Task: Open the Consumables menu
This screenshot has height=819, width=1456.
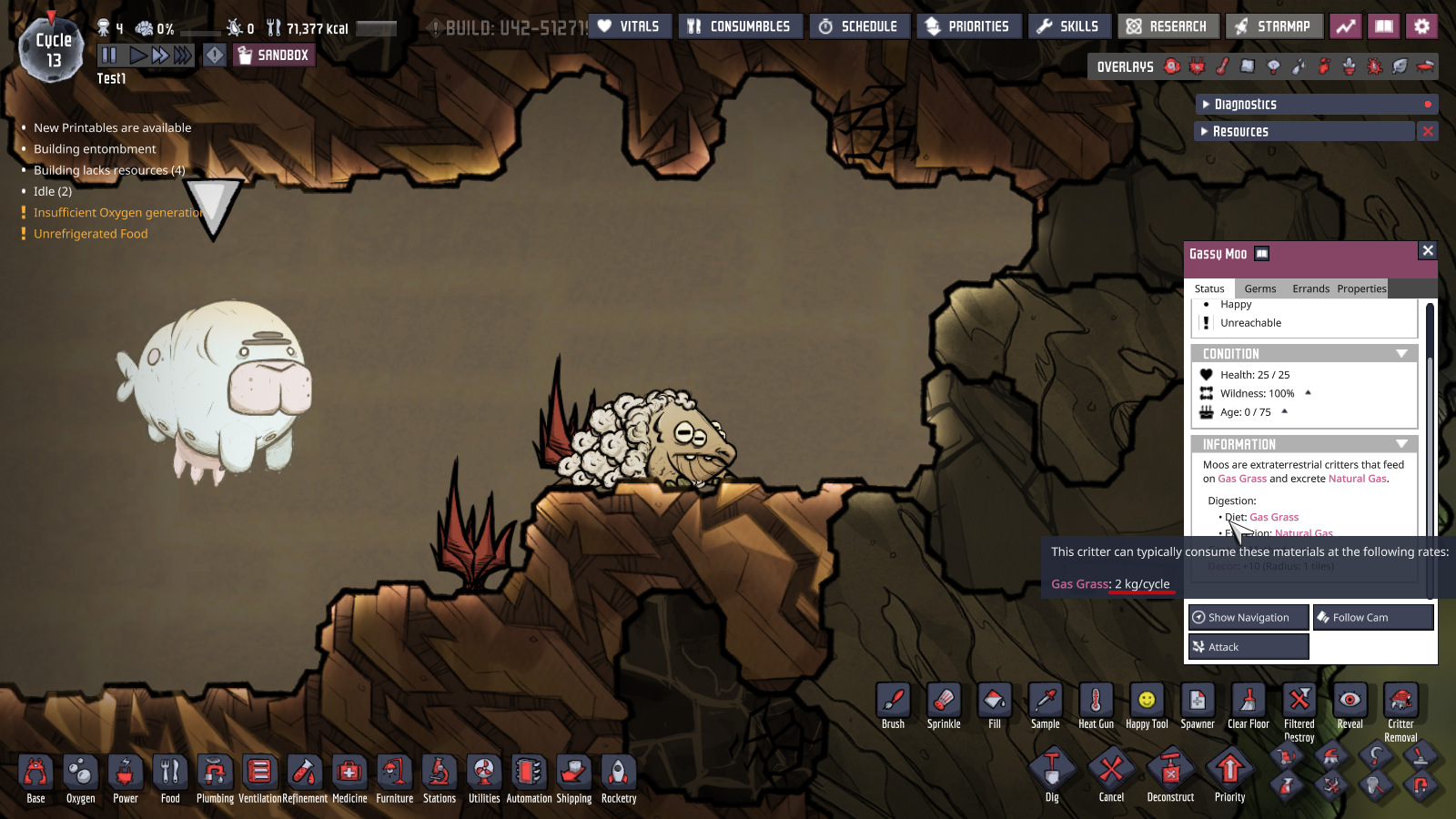Action: (740, 26)
